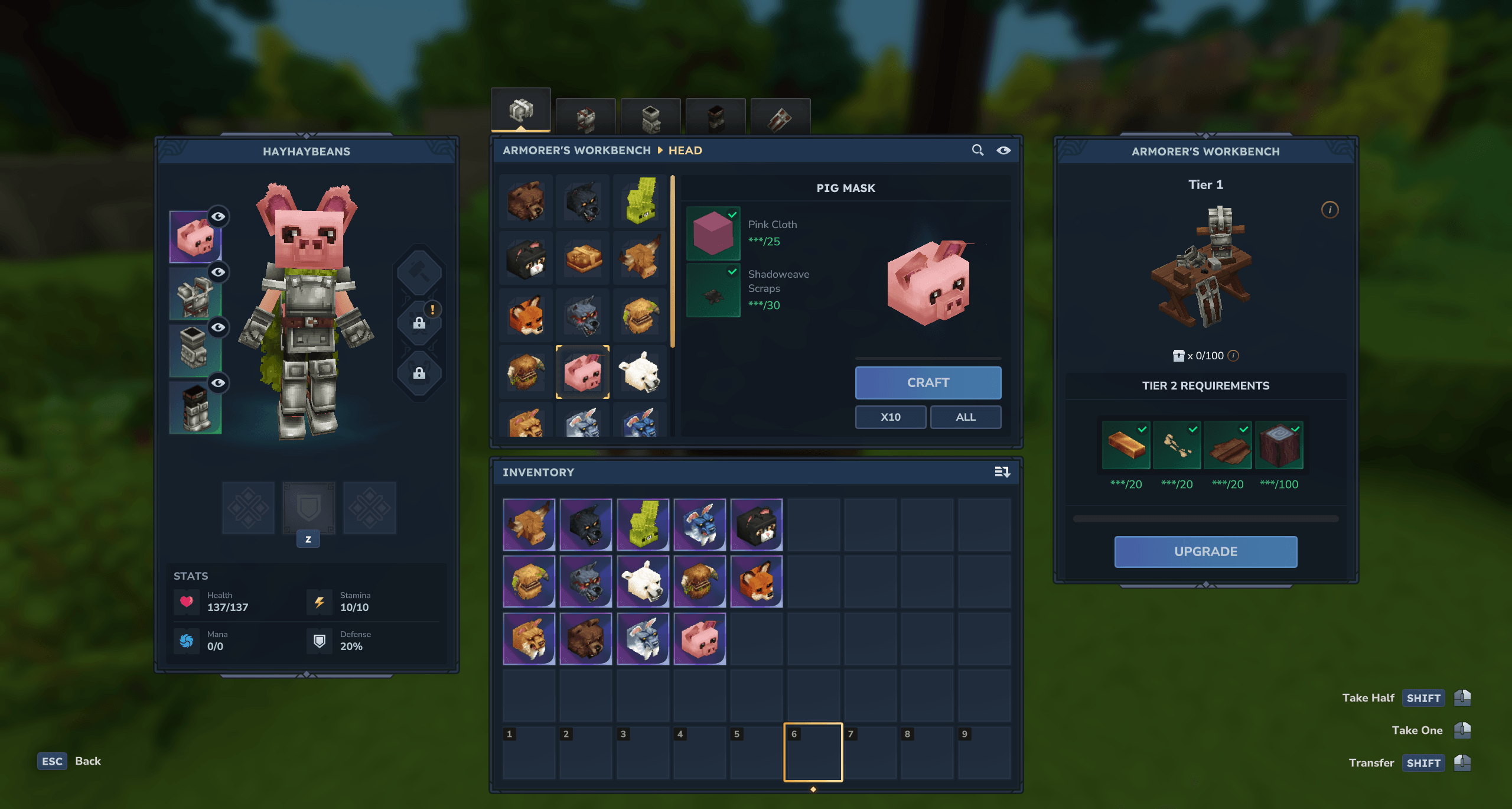Choose the polar bear mask recipe

pos(640,372)
